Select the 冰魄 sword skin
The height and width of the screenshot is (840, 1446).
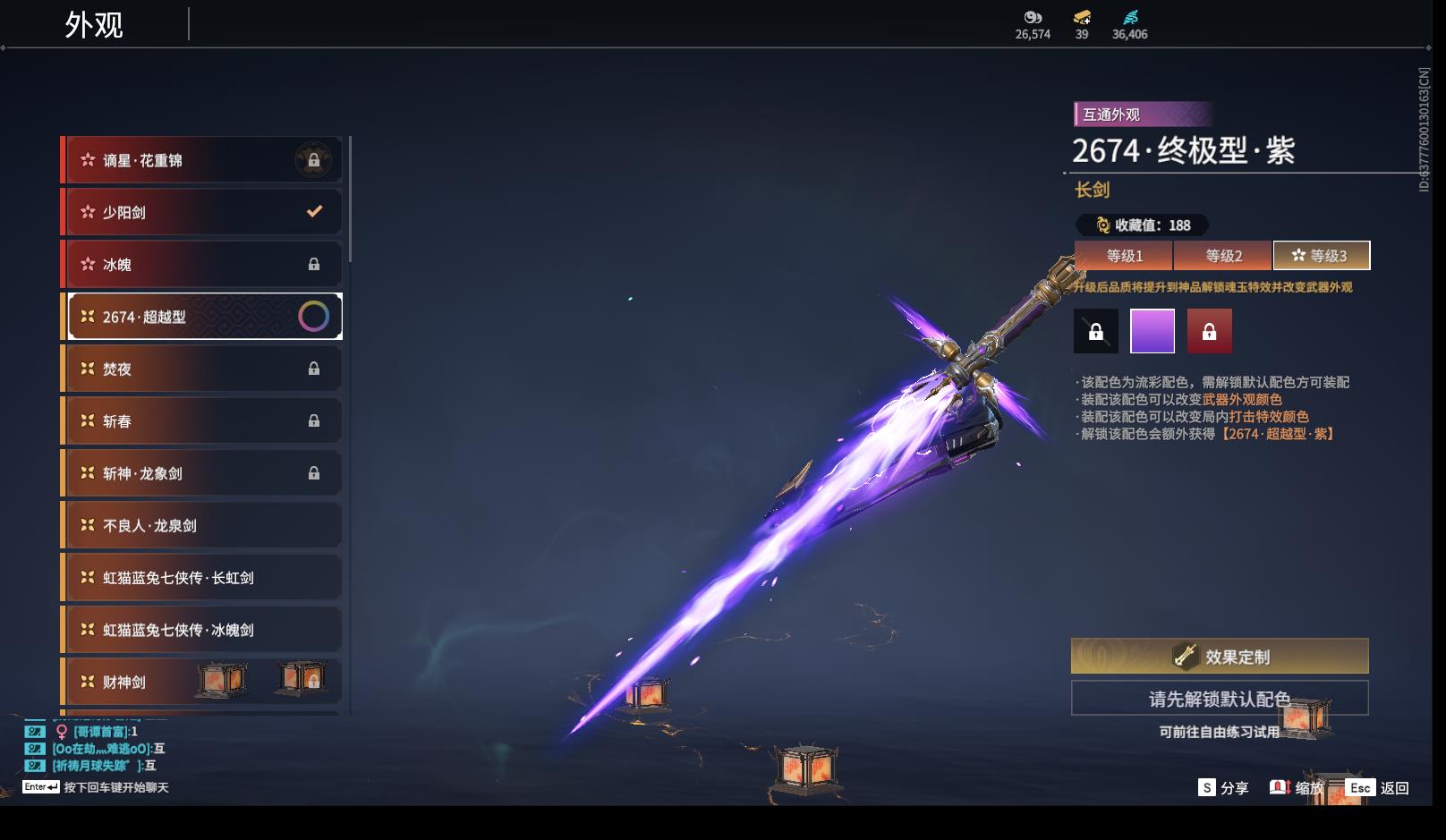[x=201, y=264]
